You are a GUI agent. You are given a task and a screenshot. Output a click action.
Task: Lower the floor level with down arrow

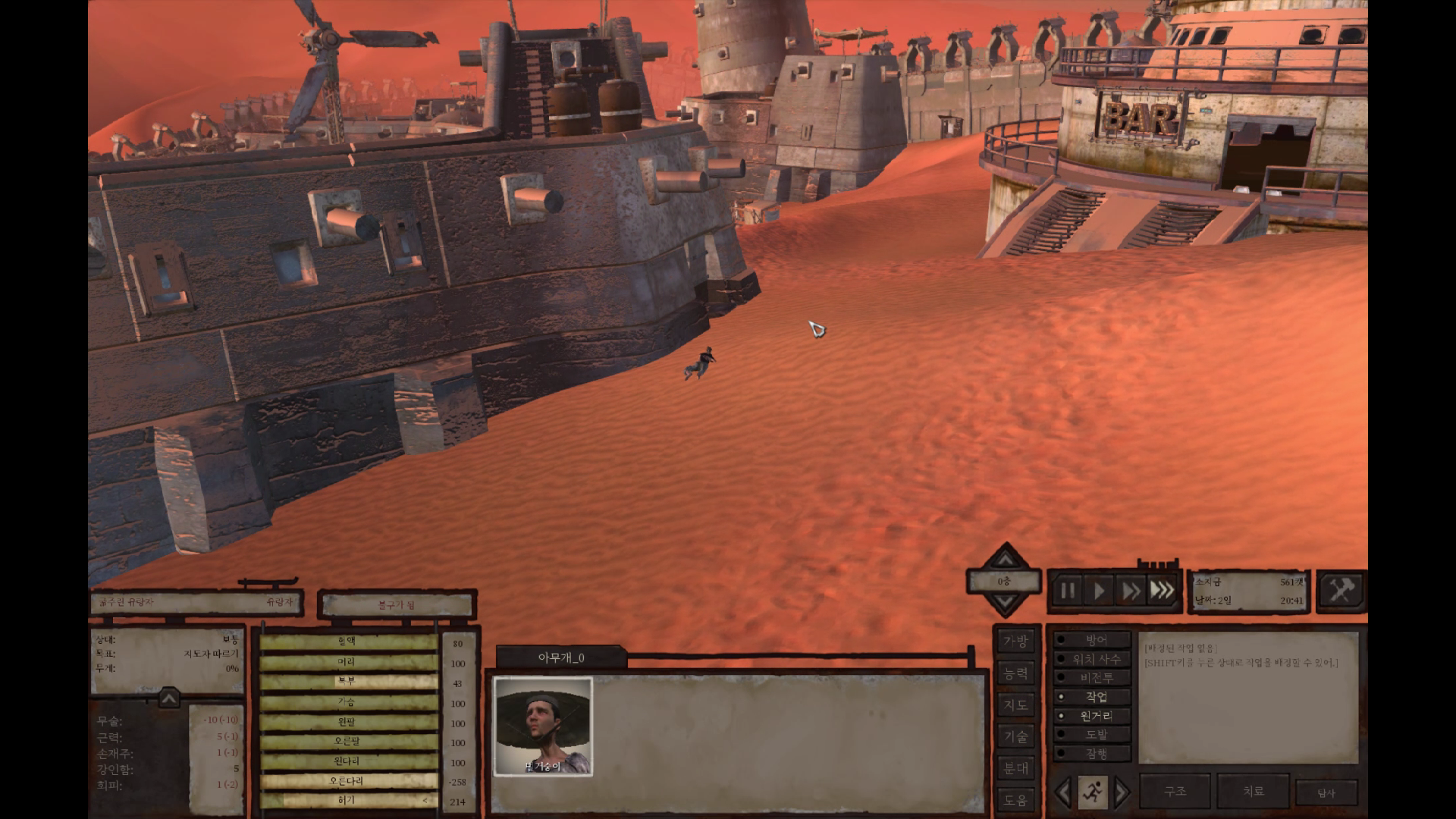pos(1005,604)
